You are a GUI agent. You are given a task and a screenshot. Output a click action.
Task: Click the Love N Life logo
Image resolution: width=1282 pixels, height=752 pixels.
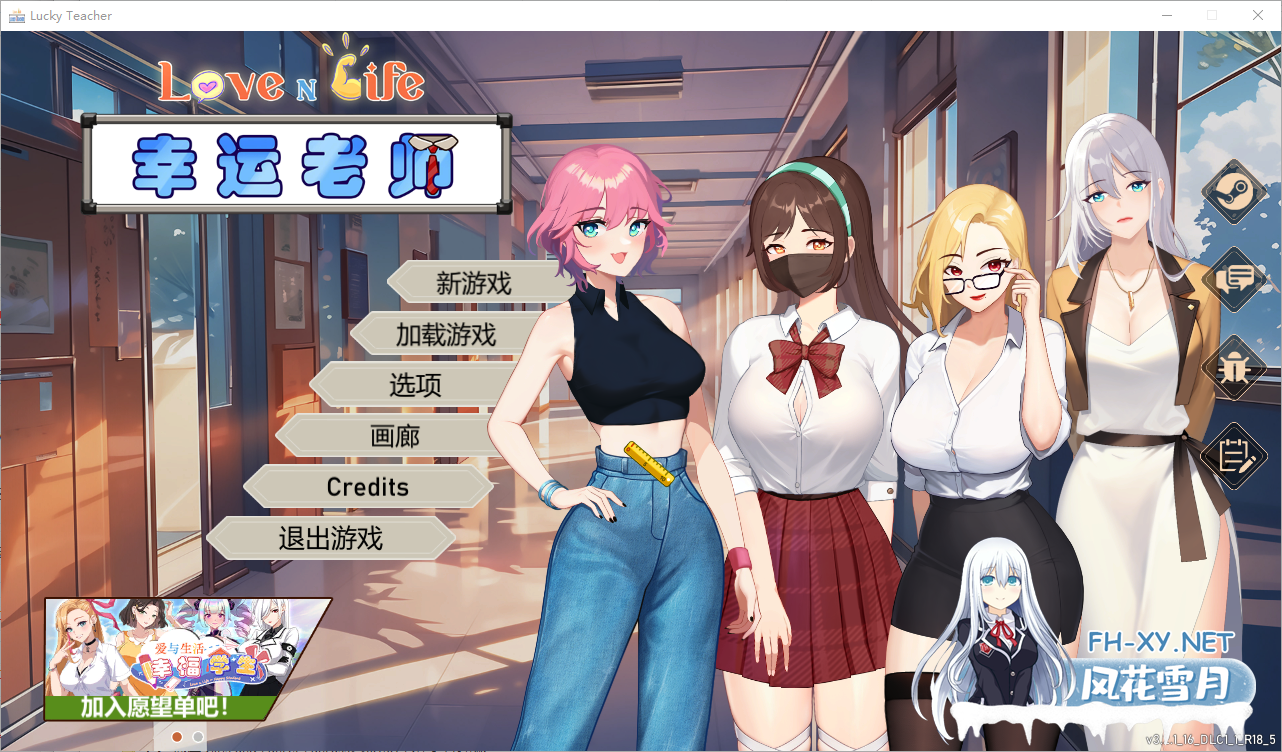[292, 80]
